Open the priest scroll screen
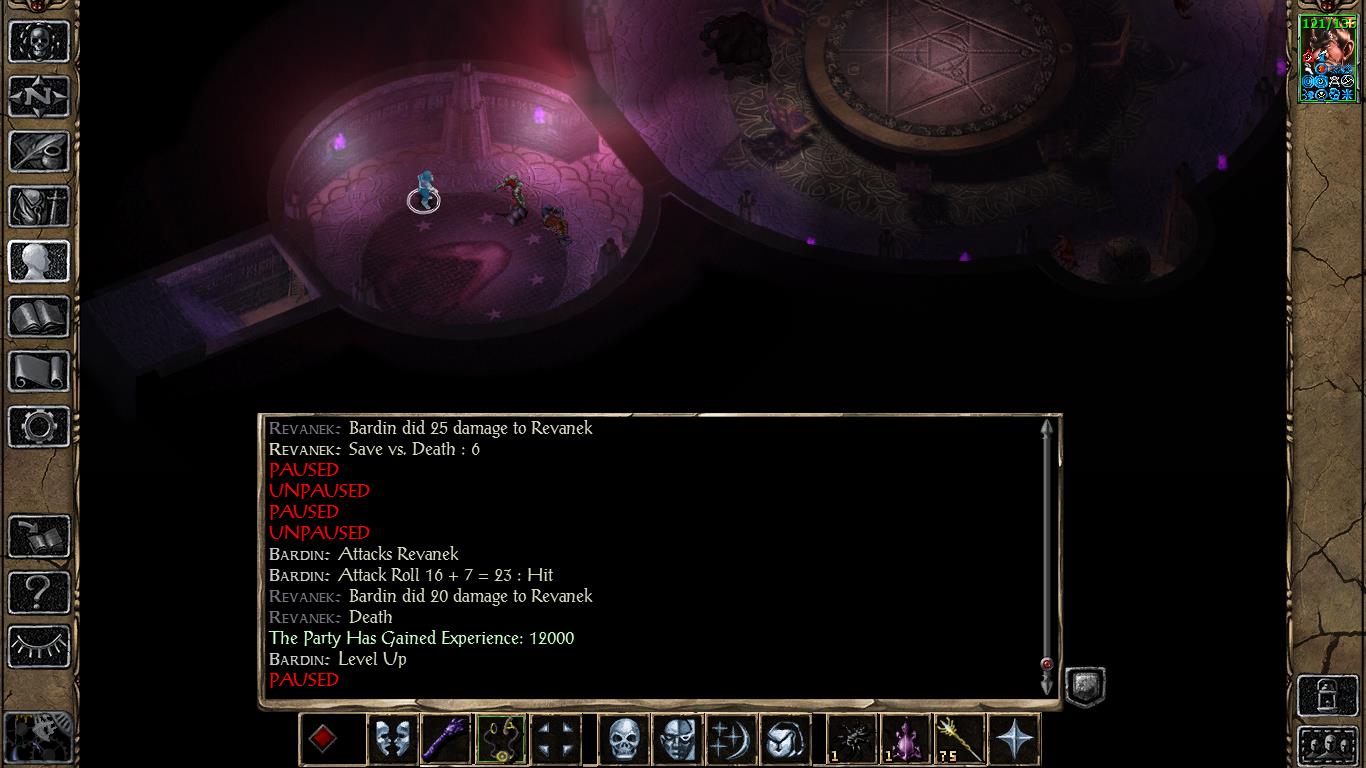Viewport: 1366px width, 768px height. tap(39, 372)
